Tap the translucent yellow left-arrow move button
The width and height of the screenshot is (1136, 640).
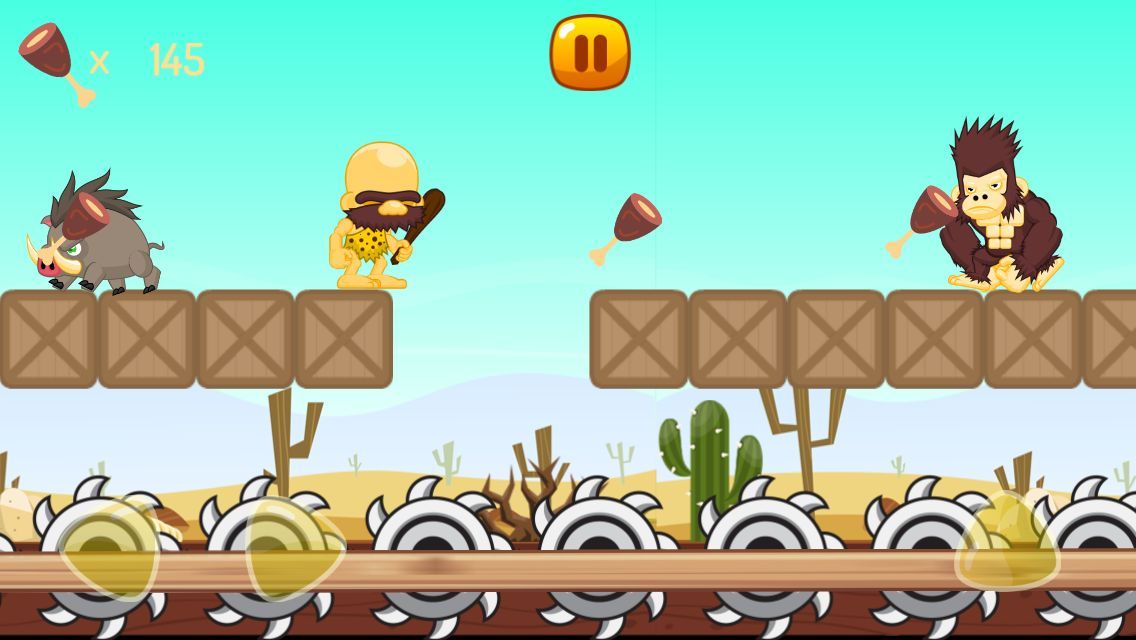pyautogui.click(x=110, y=550)
